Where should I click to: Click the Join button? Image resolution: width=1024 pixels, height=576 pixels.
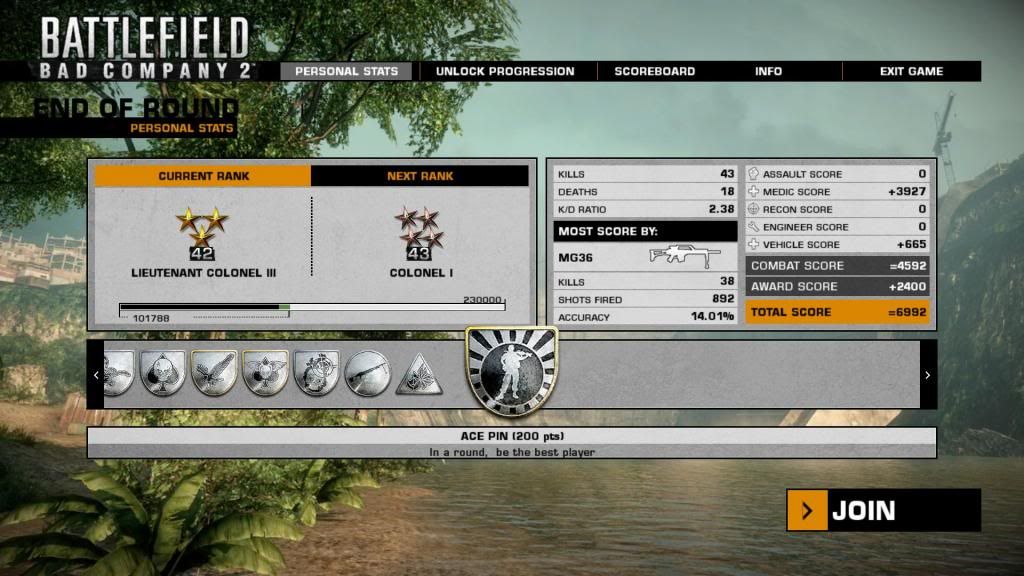click(x=883, y=510)
